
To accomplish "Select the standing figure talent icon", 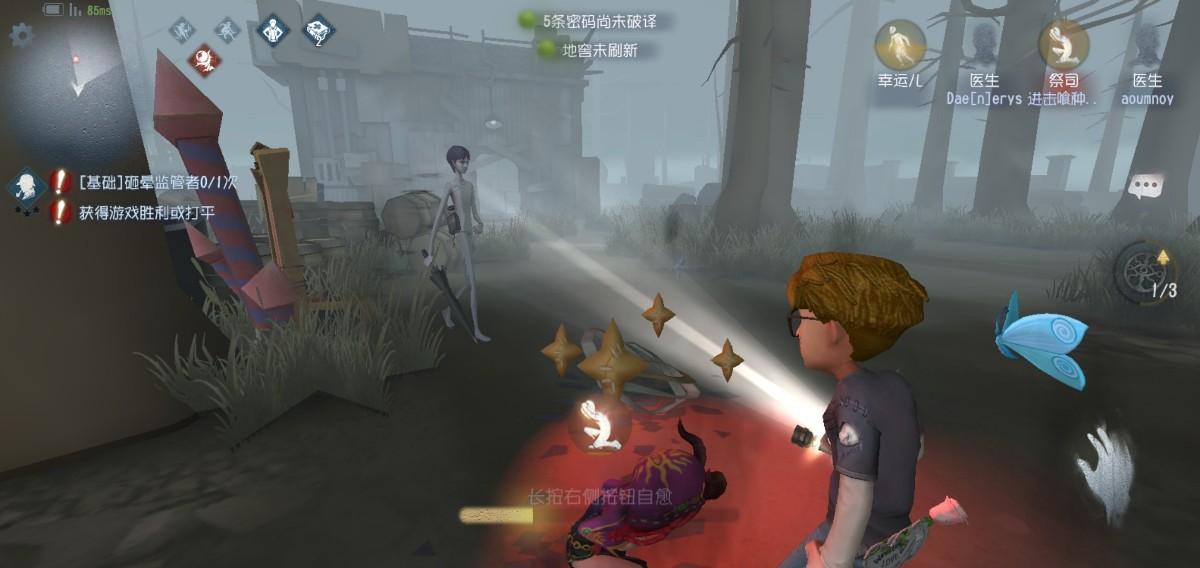I will point(273,30).
